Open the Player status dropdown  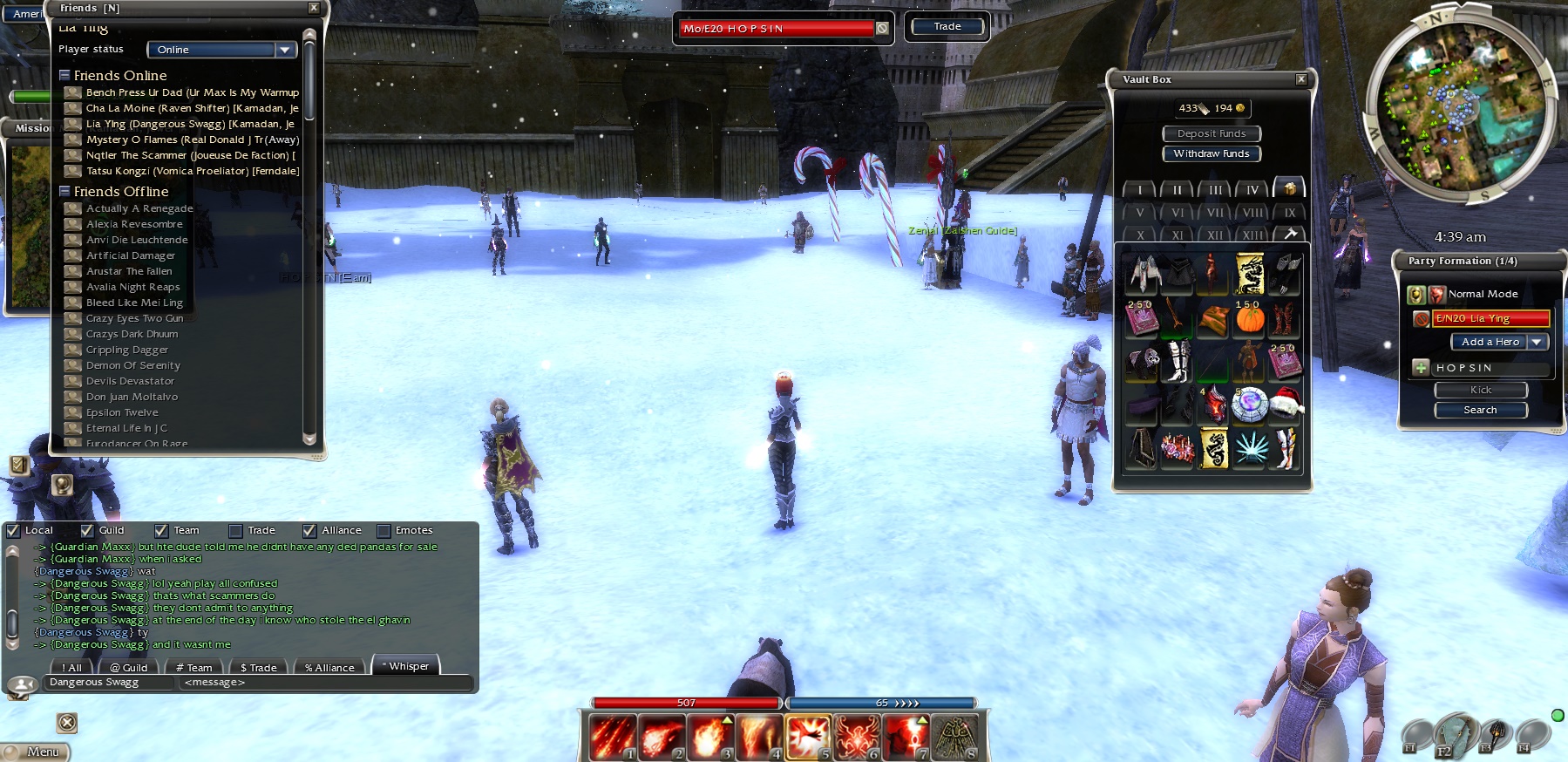(x=284, y=50)
